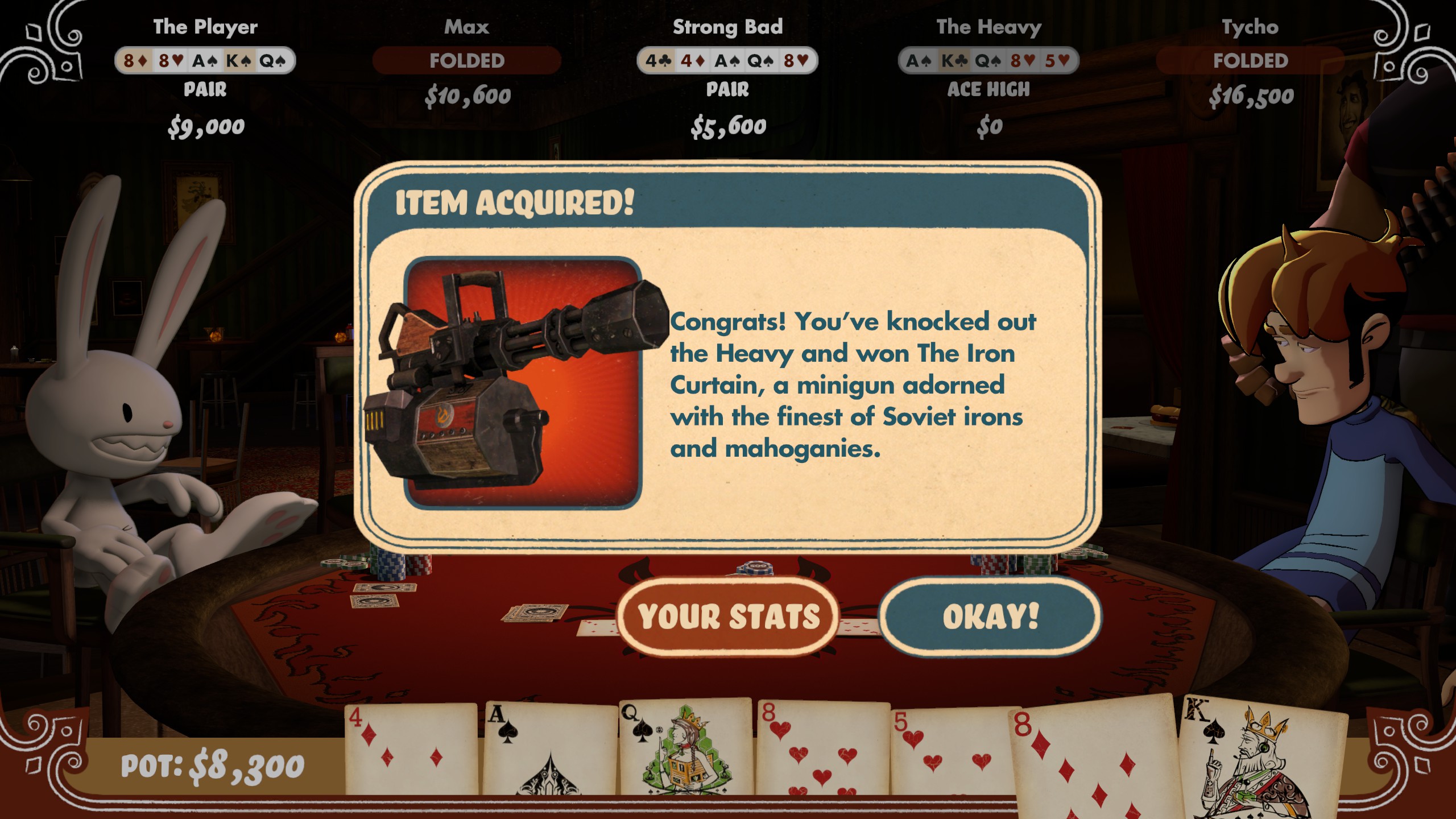Confirm the item dialog with Okay!
Image resolution: width=1456 pixels, height=819 pixels.
pos(990,617)
